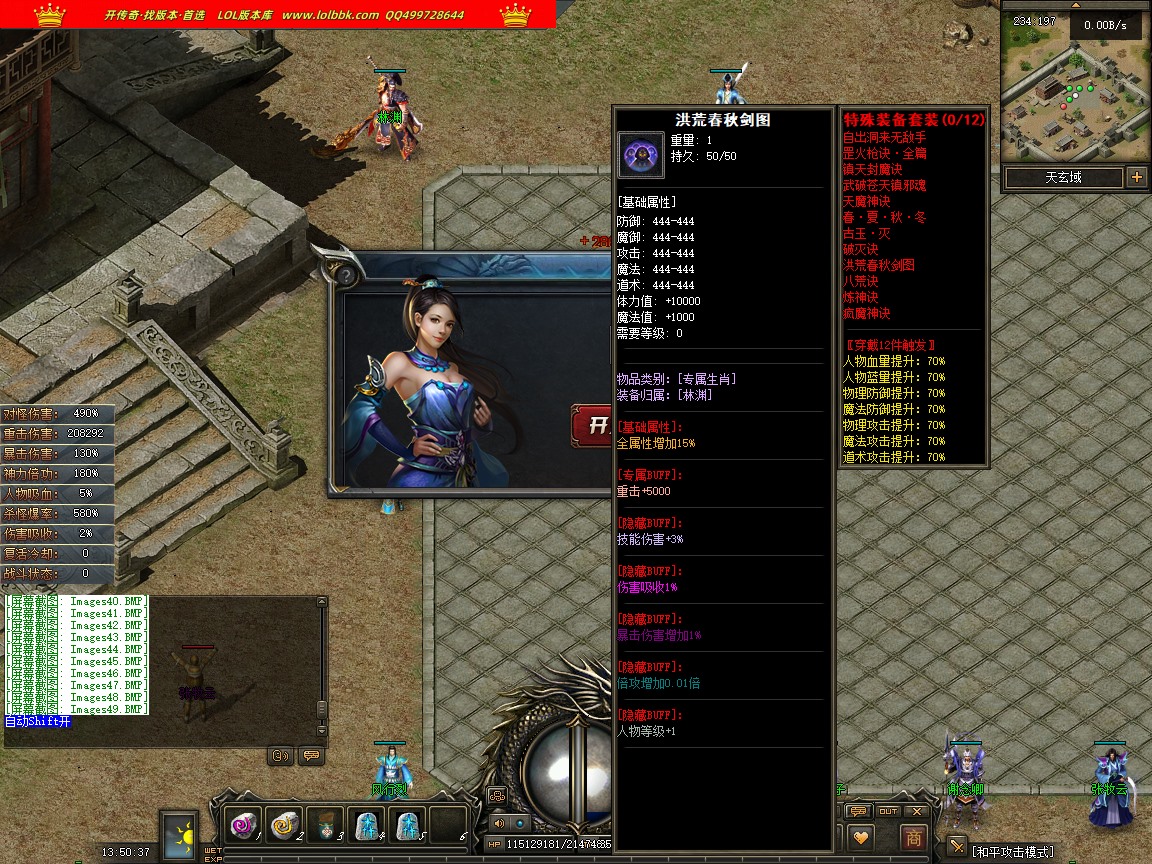
Task: Open the shop with the 商 button
Action: point(913,838)
